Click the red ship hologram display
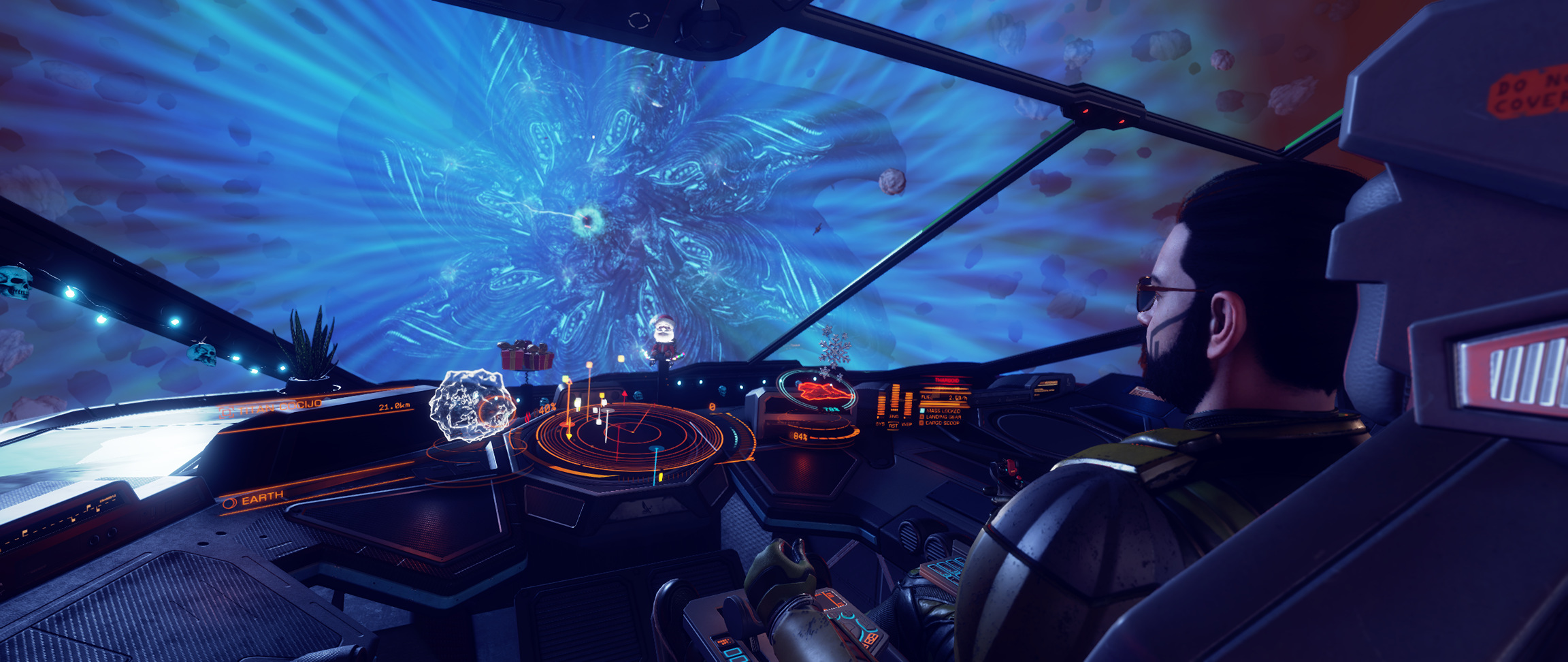The image size is (1568, 662). pos(824,391)
